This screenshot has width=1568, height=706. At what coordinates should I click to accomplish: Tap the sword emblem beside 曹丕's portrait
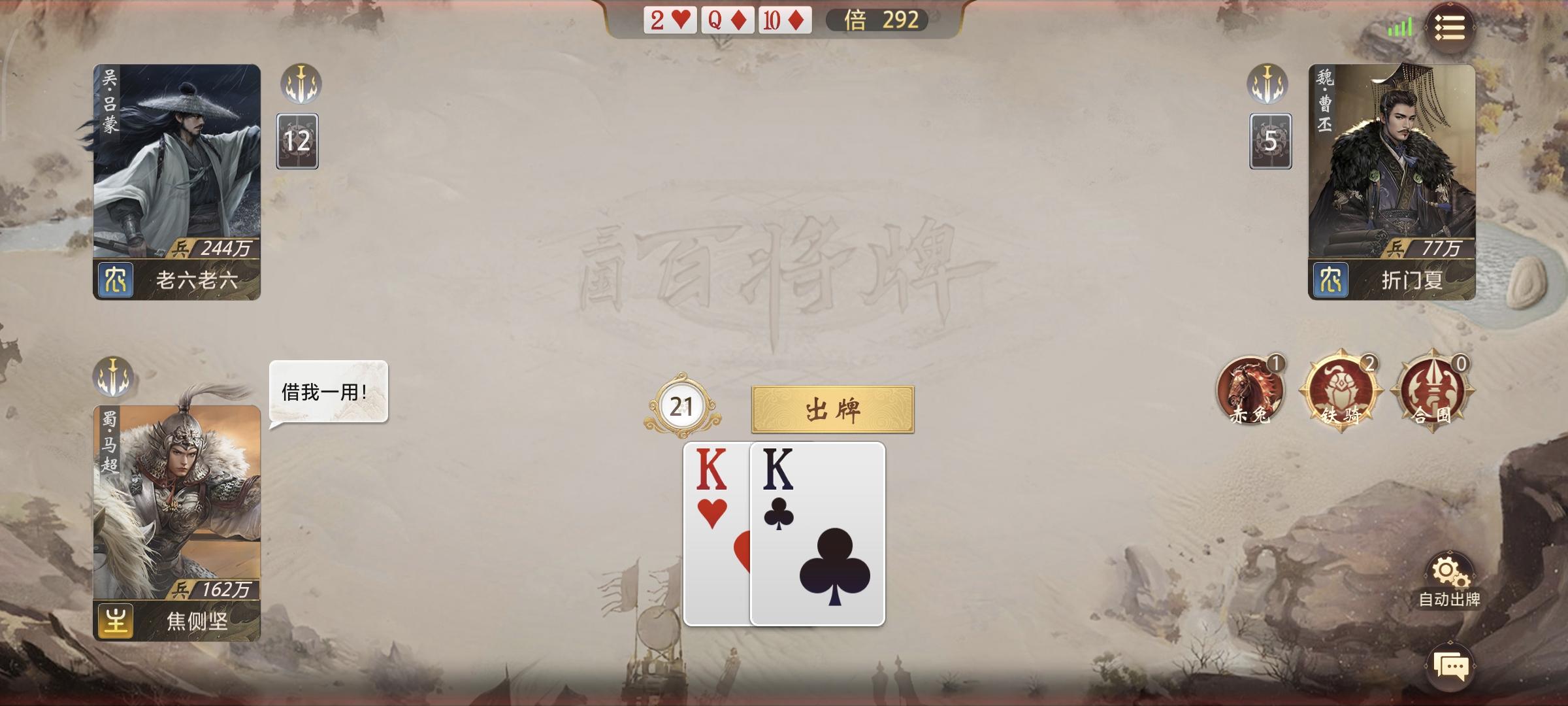click(1267, 84)
